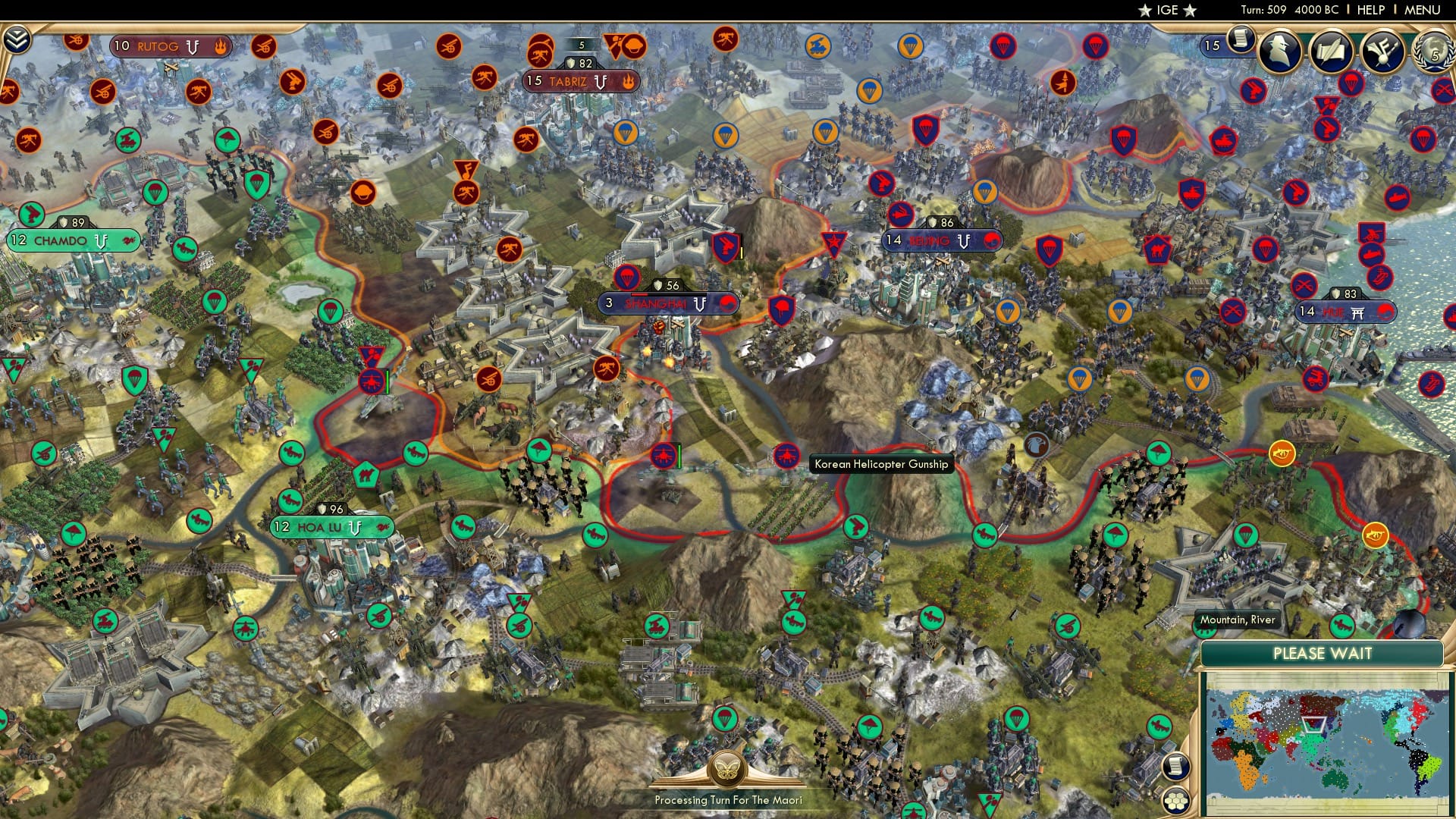Click the PLEASE WAIT progress banner

(1324, 652)
